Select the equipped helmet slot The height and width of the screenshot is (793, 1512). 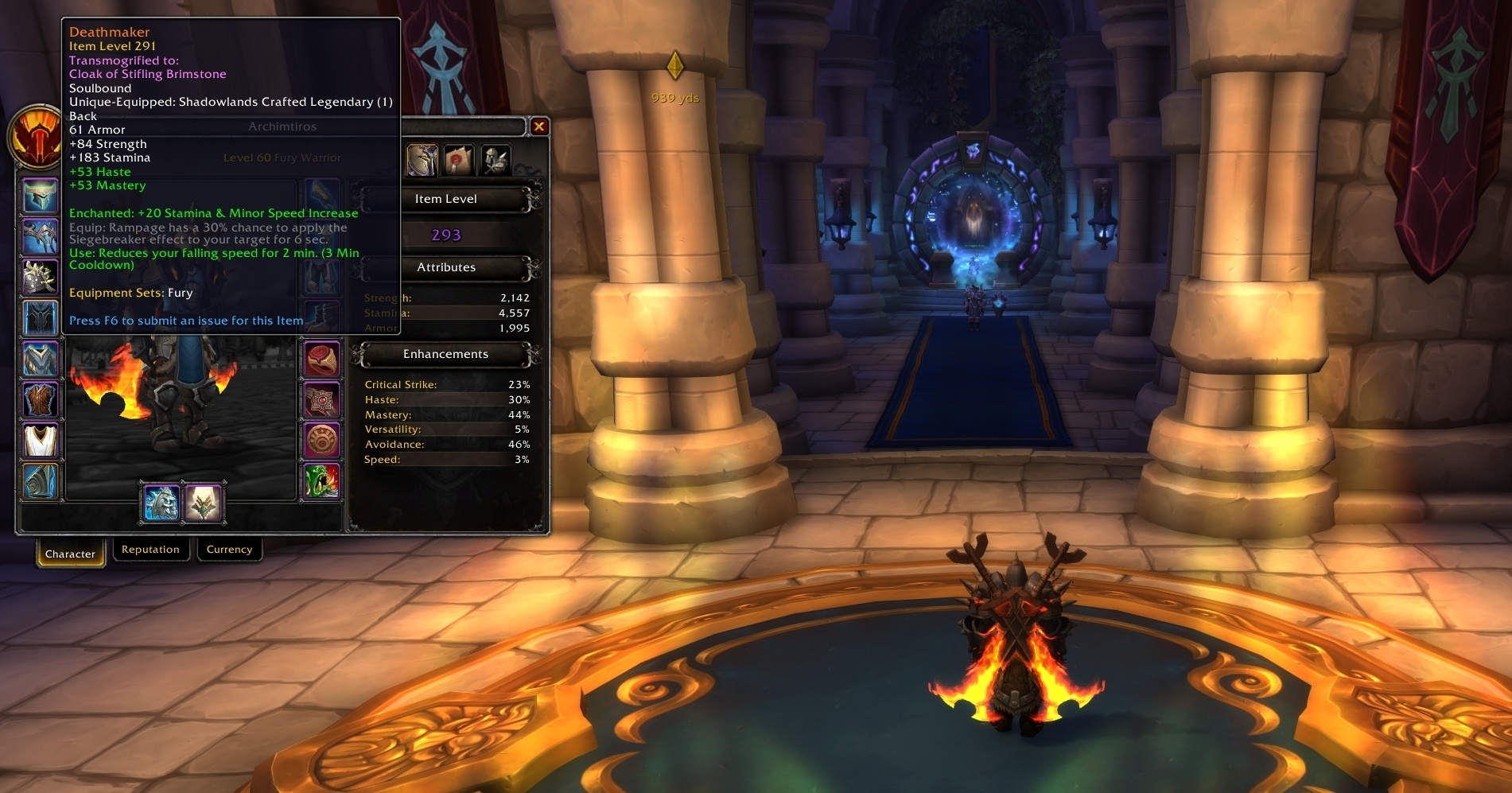click(x=40, y=196)
